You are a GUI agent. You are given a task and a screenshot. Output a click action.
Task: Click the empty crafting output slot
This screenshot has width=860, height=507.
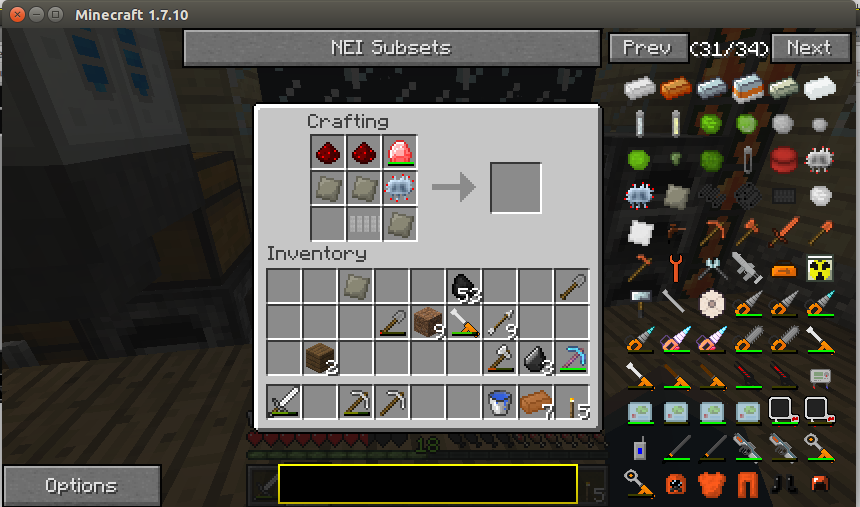(x=516, y=188)
